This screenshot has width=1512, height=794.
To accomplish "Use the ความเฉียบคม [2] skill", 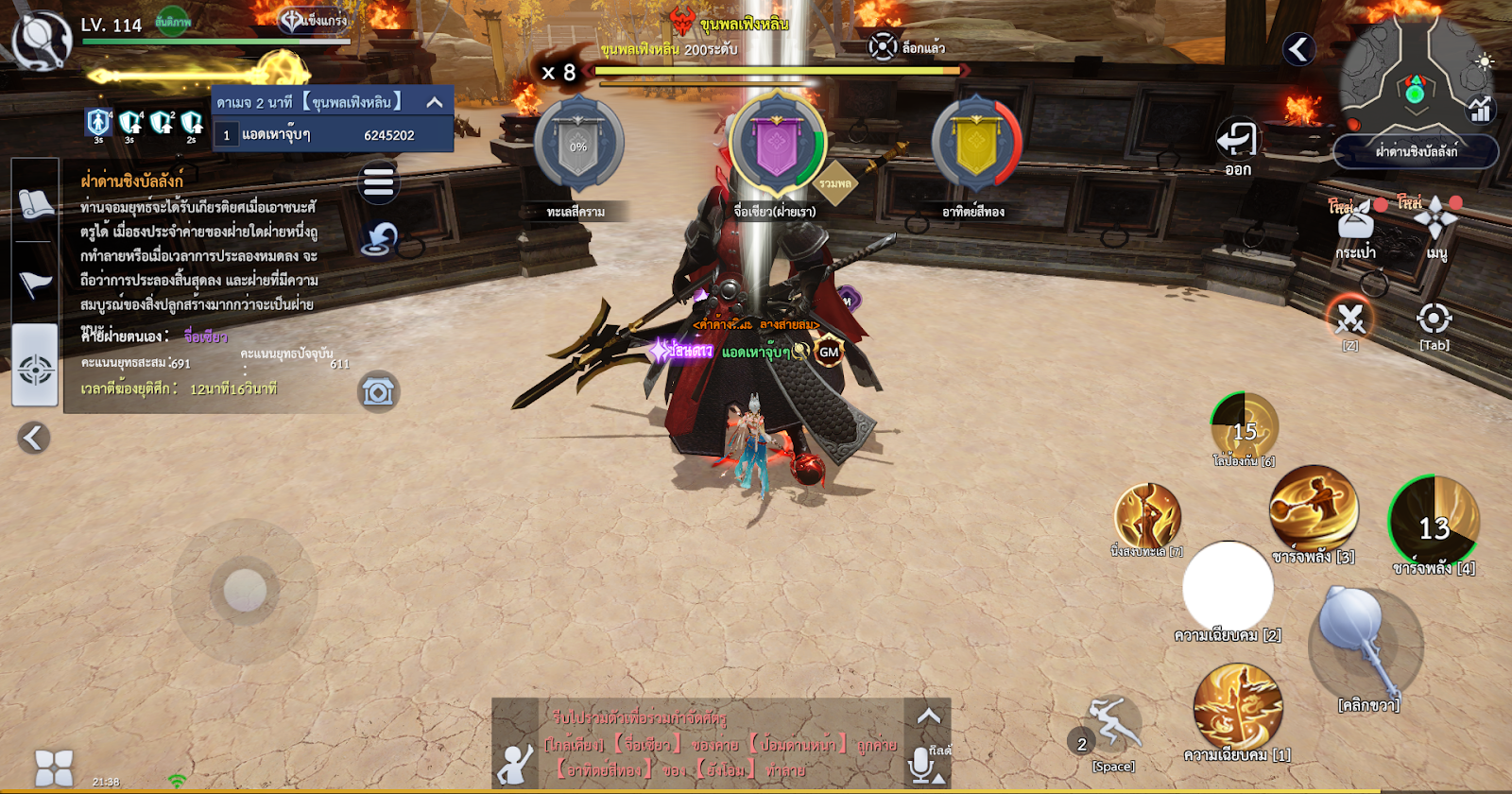I will [1228, 586].
